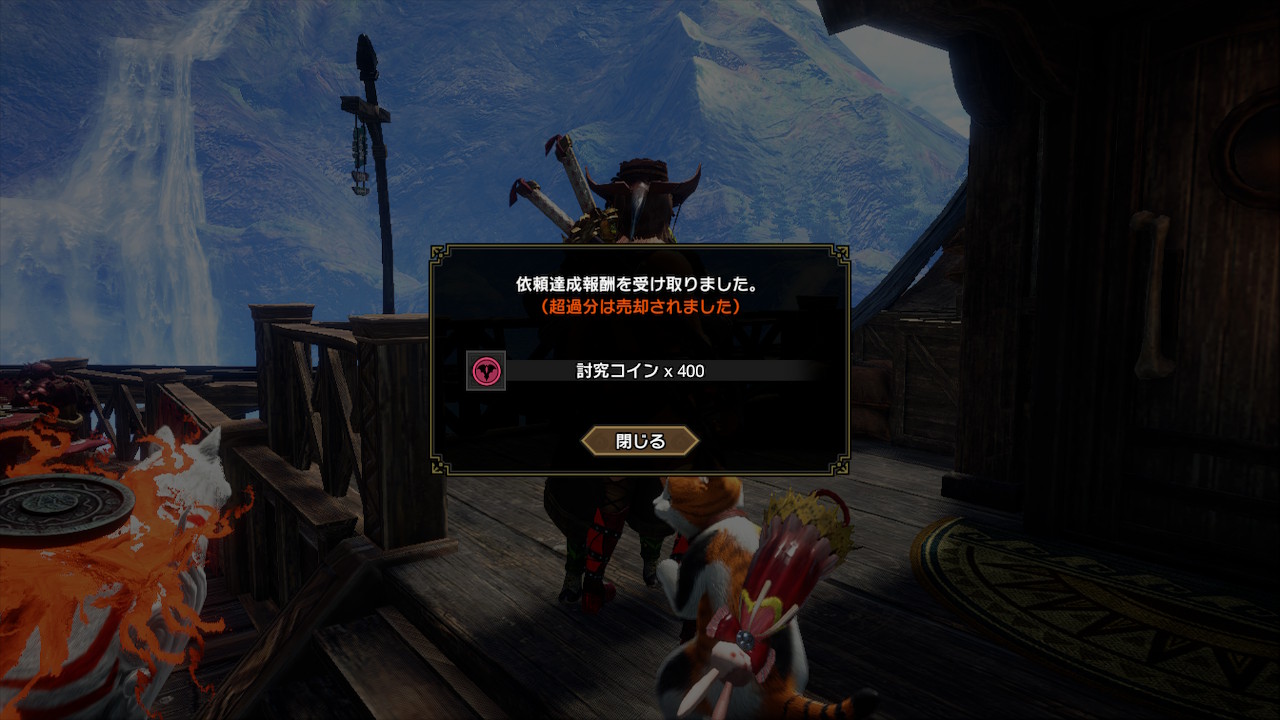Select the 討究コイン x 400 reward row
Image resolution: width=1280 pixels, height=720 pixels.
[x=640, y=371]
